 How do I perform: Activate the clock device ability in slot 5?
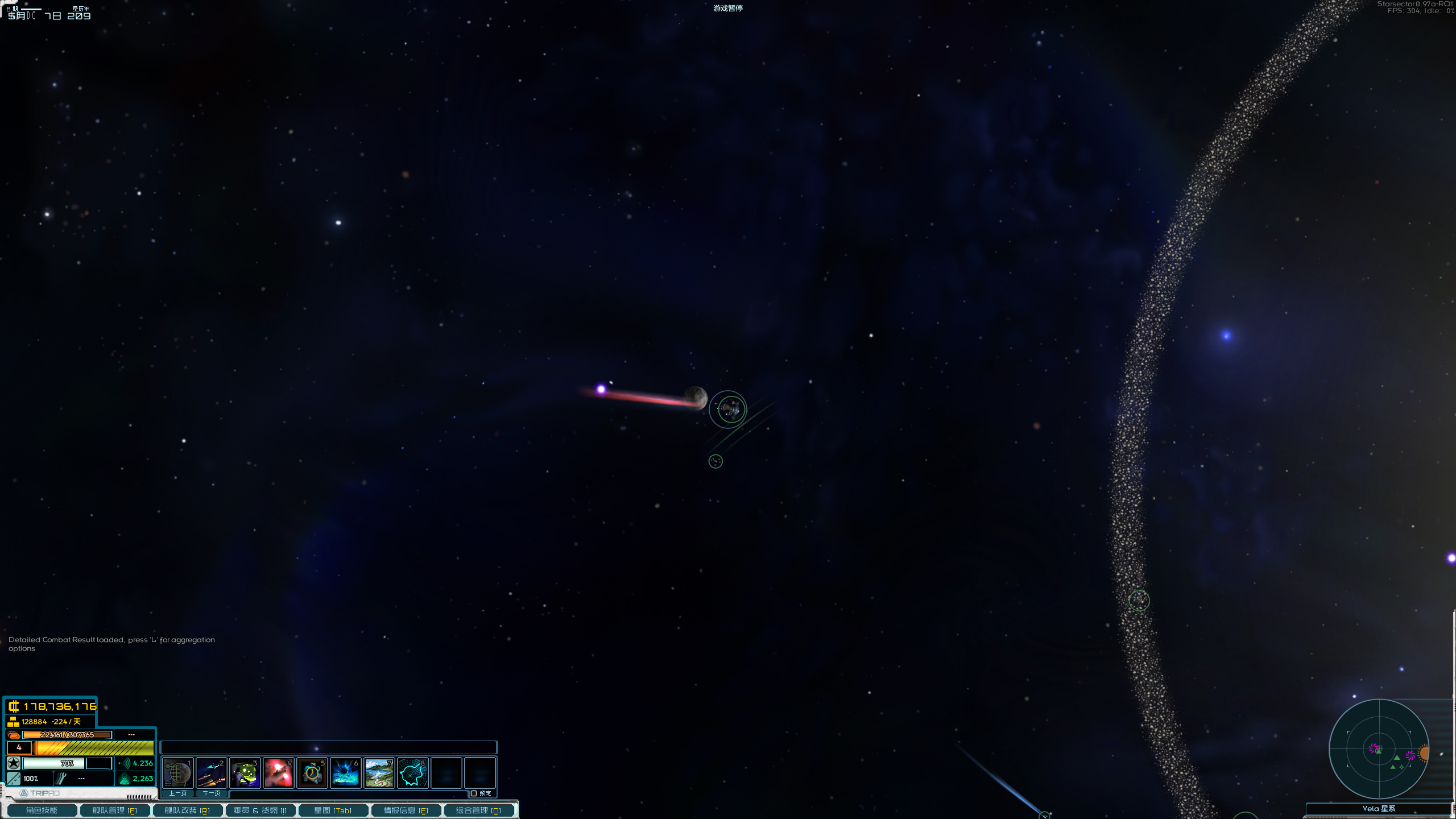[312, 772]
